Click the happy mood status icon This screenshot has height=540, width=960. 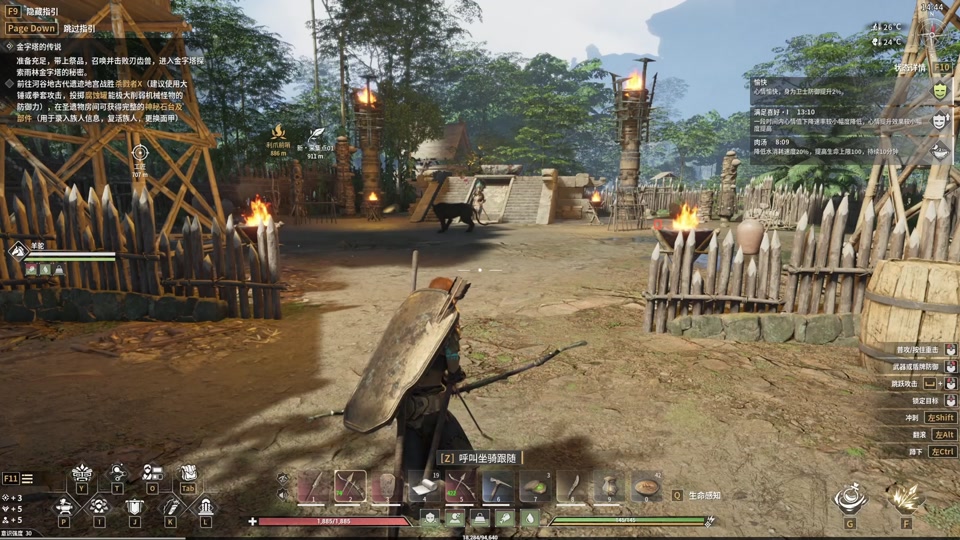[x=940, y=90]
